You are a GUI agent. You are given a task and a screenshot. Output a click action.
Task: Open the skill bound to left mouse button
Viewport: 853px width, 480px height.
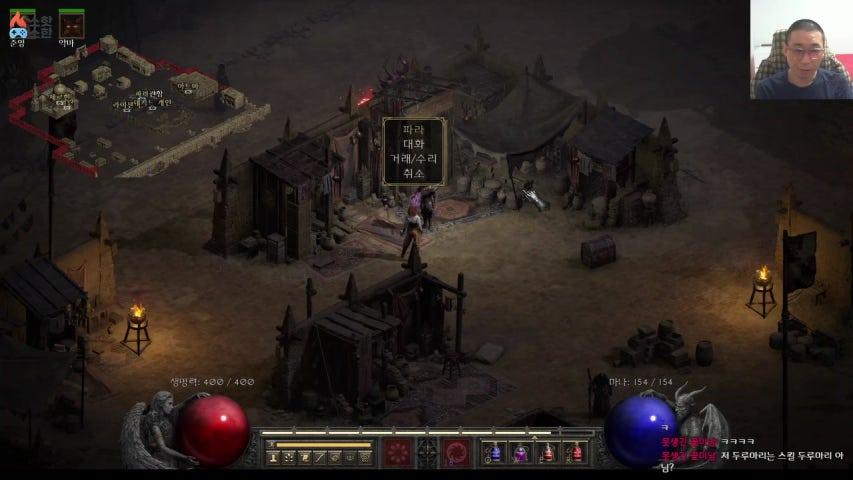click(399, 453)
